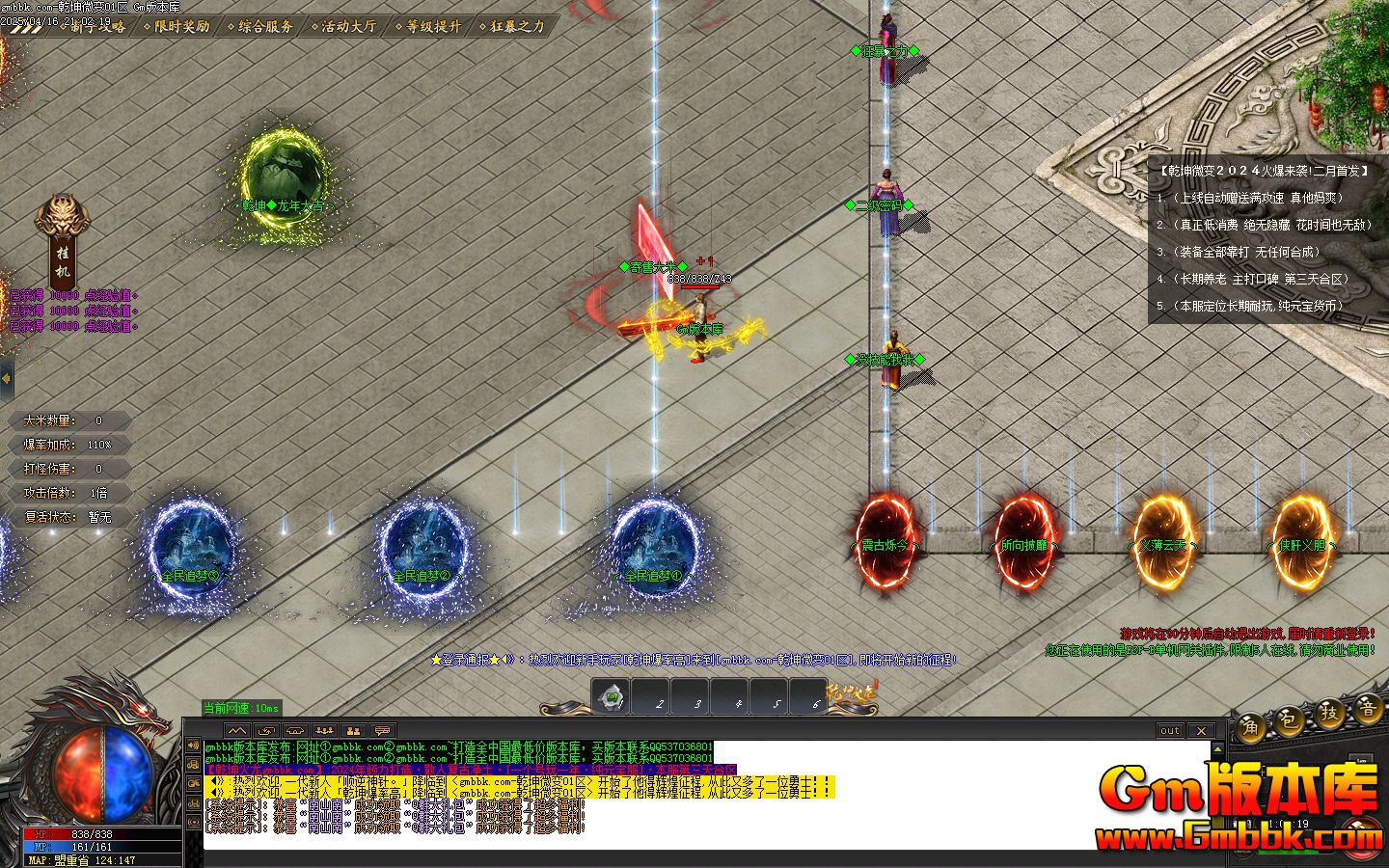The height and width of the screenshot is (868, 1389).
Task: Toggle the speaker icon beside the chat window
Action: click(x=192, y=746)
